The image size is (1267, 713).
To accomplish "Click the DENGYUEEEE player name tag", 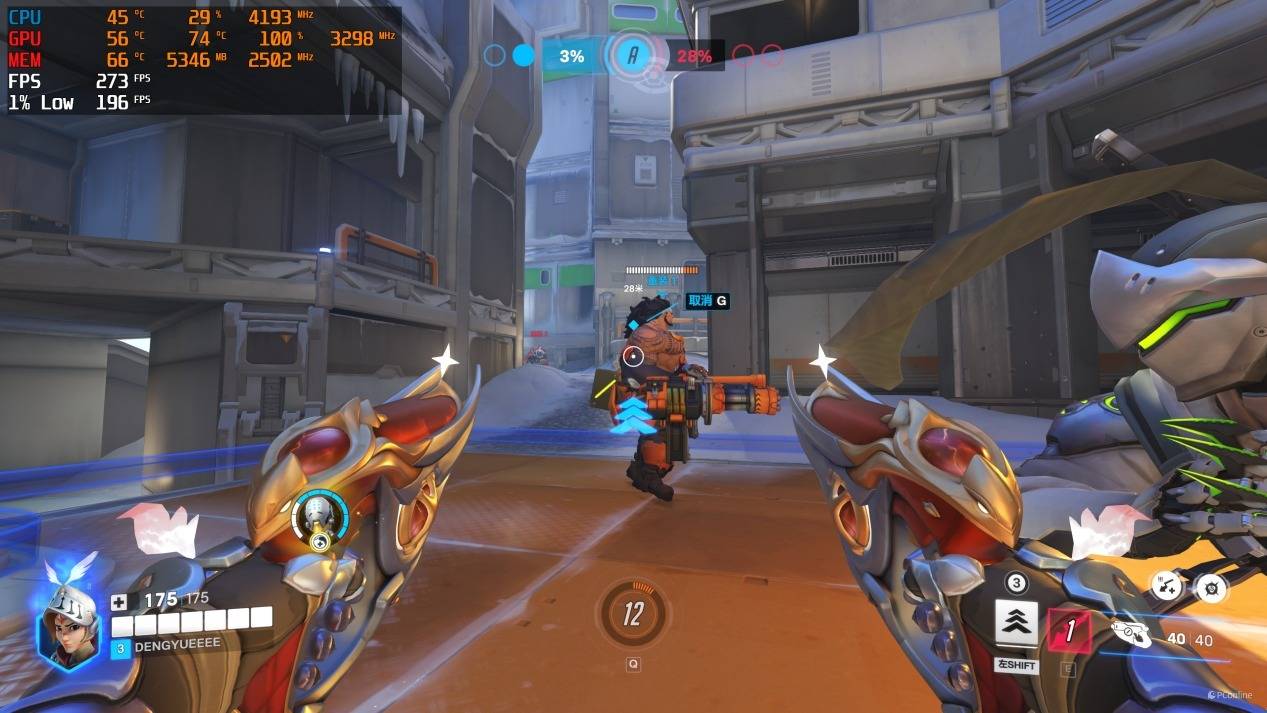I will (176, 646).
